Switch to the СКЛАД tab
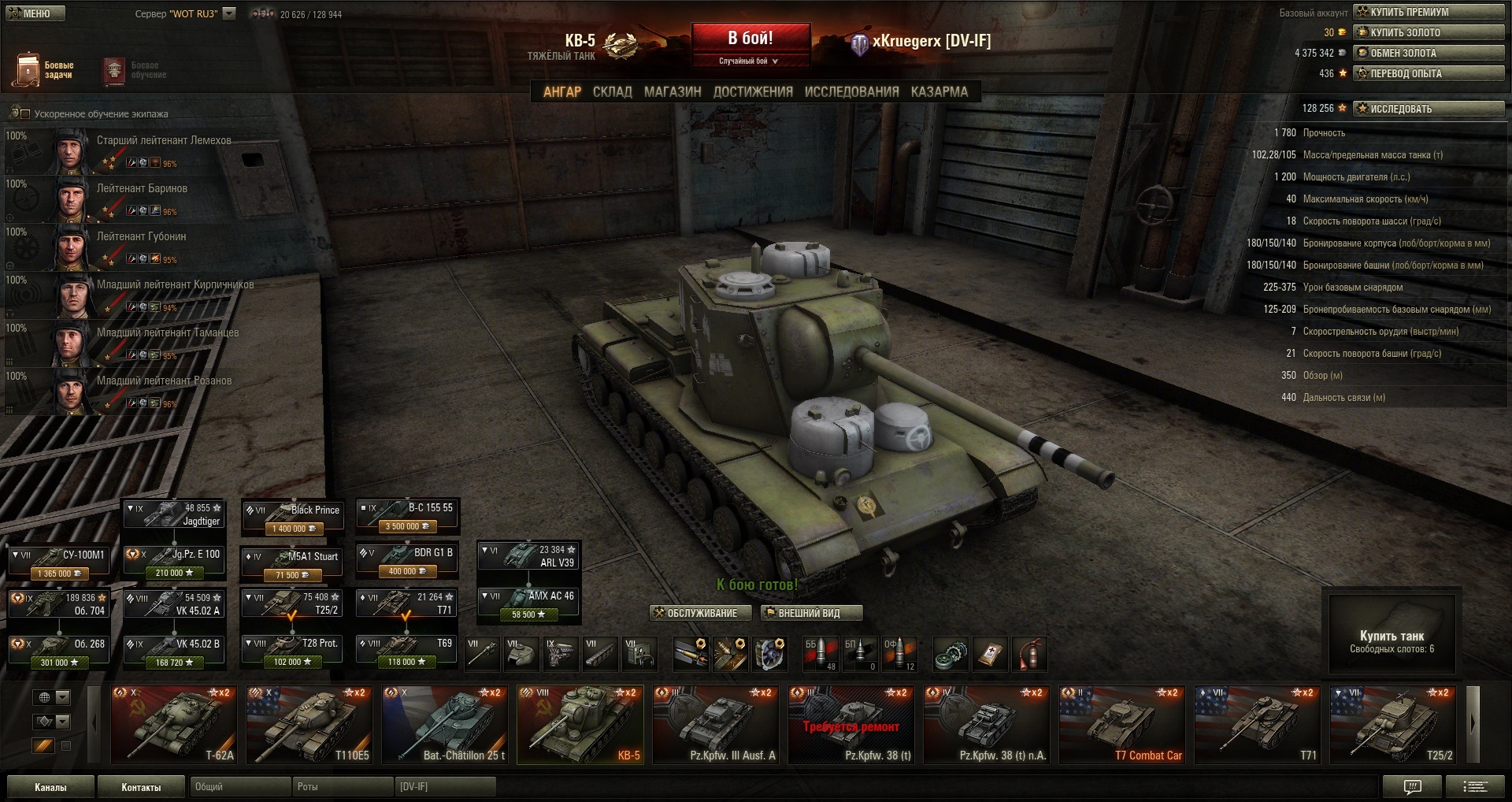 (612, 92)
